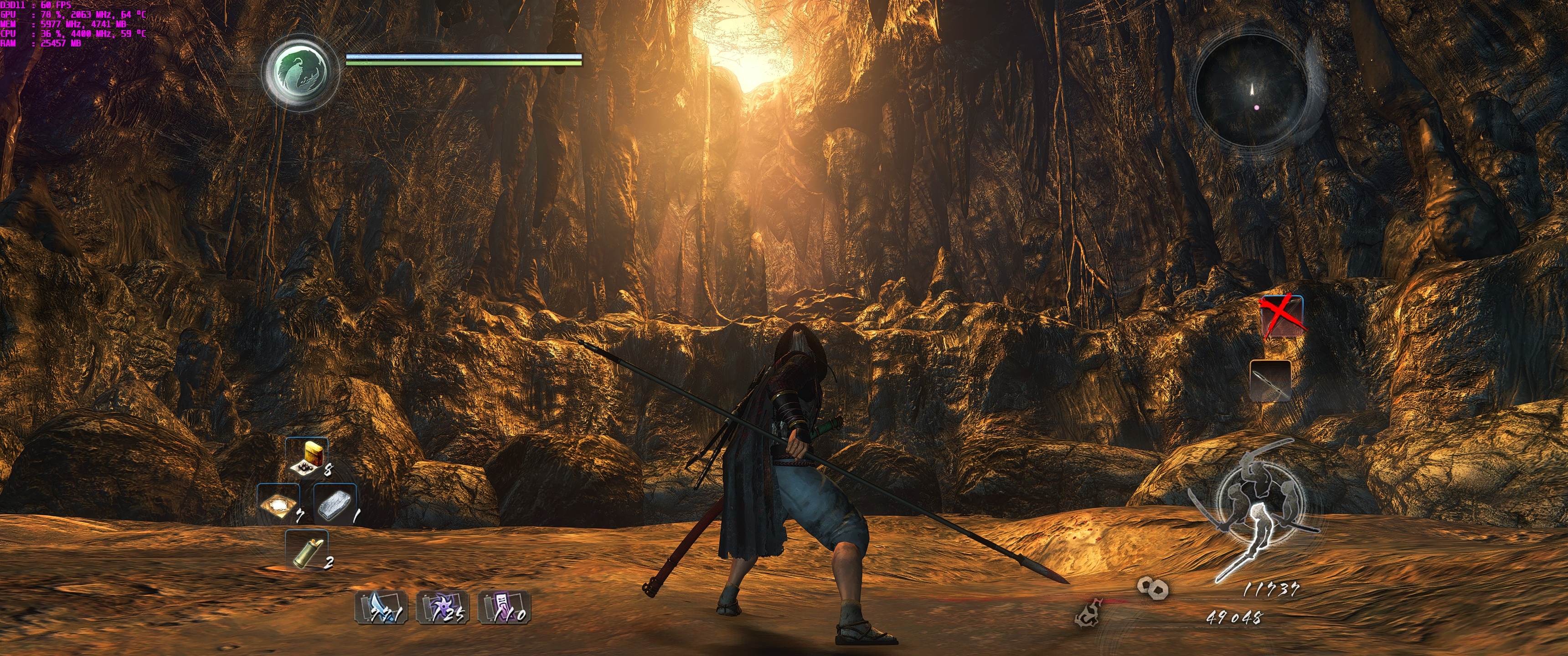Select the crossed-out bow weapon slot
Screen dimensions: 1568x656
pos(1281,317)
